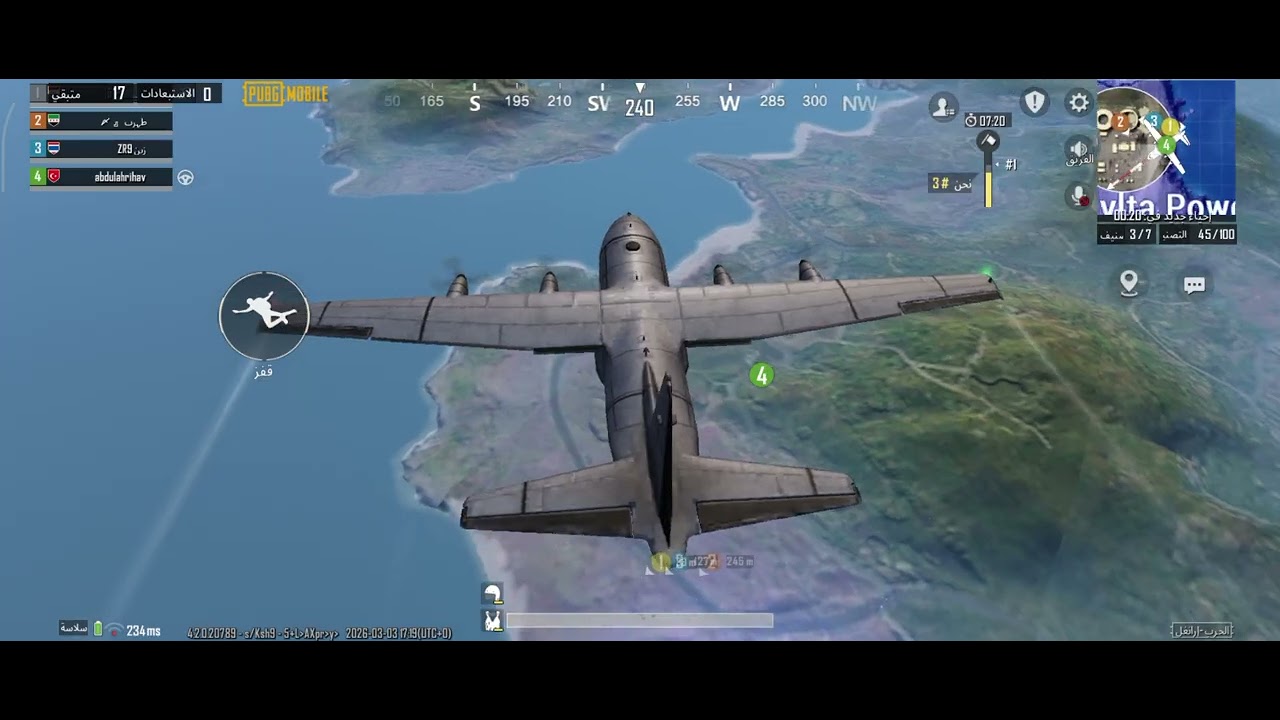
Task: Click the flag ranking progress icon
Action: (x=988, y=141)
